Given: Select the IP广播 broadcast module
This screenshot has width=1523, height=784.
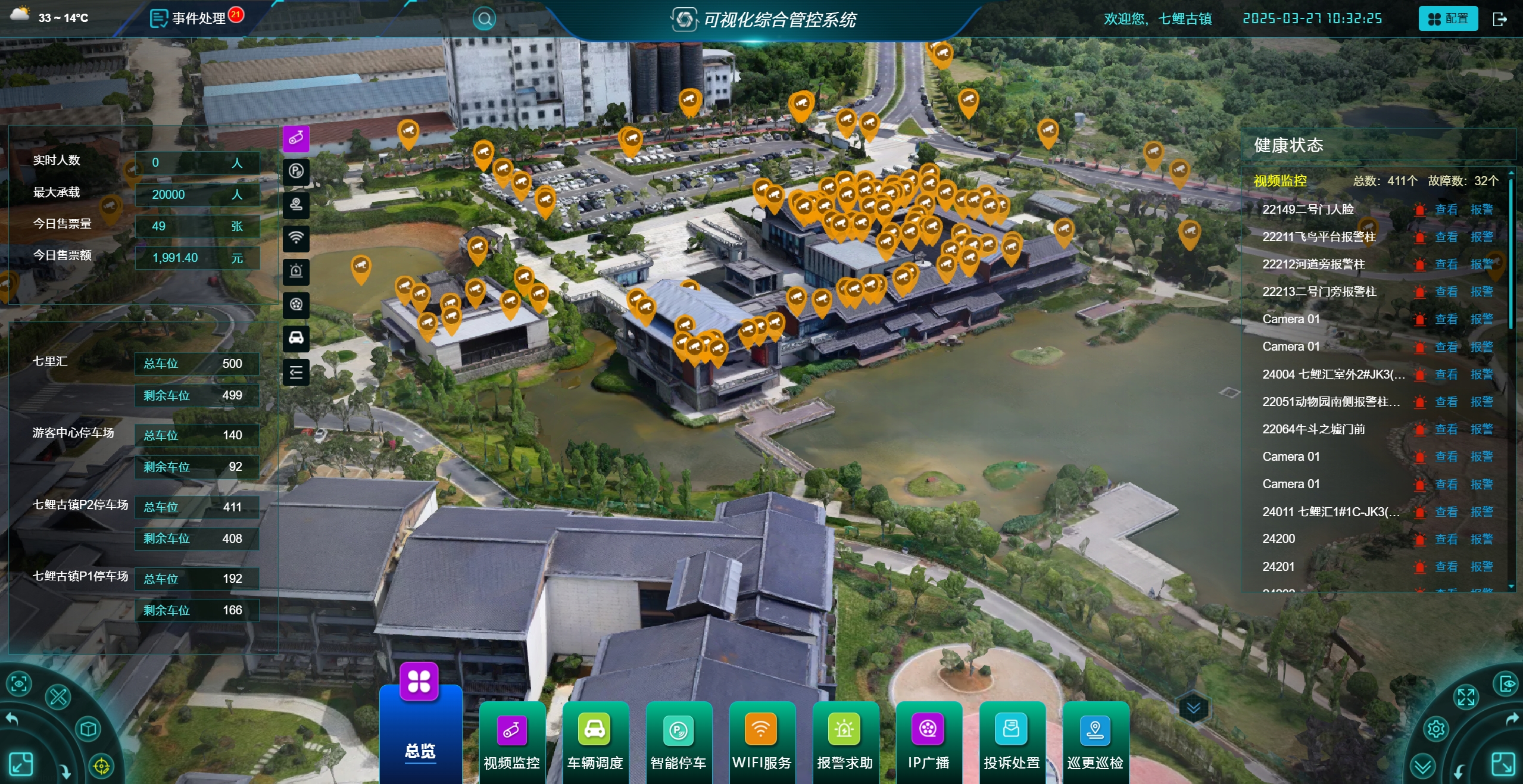Looking at the screenshot, I should coord(928,742).
